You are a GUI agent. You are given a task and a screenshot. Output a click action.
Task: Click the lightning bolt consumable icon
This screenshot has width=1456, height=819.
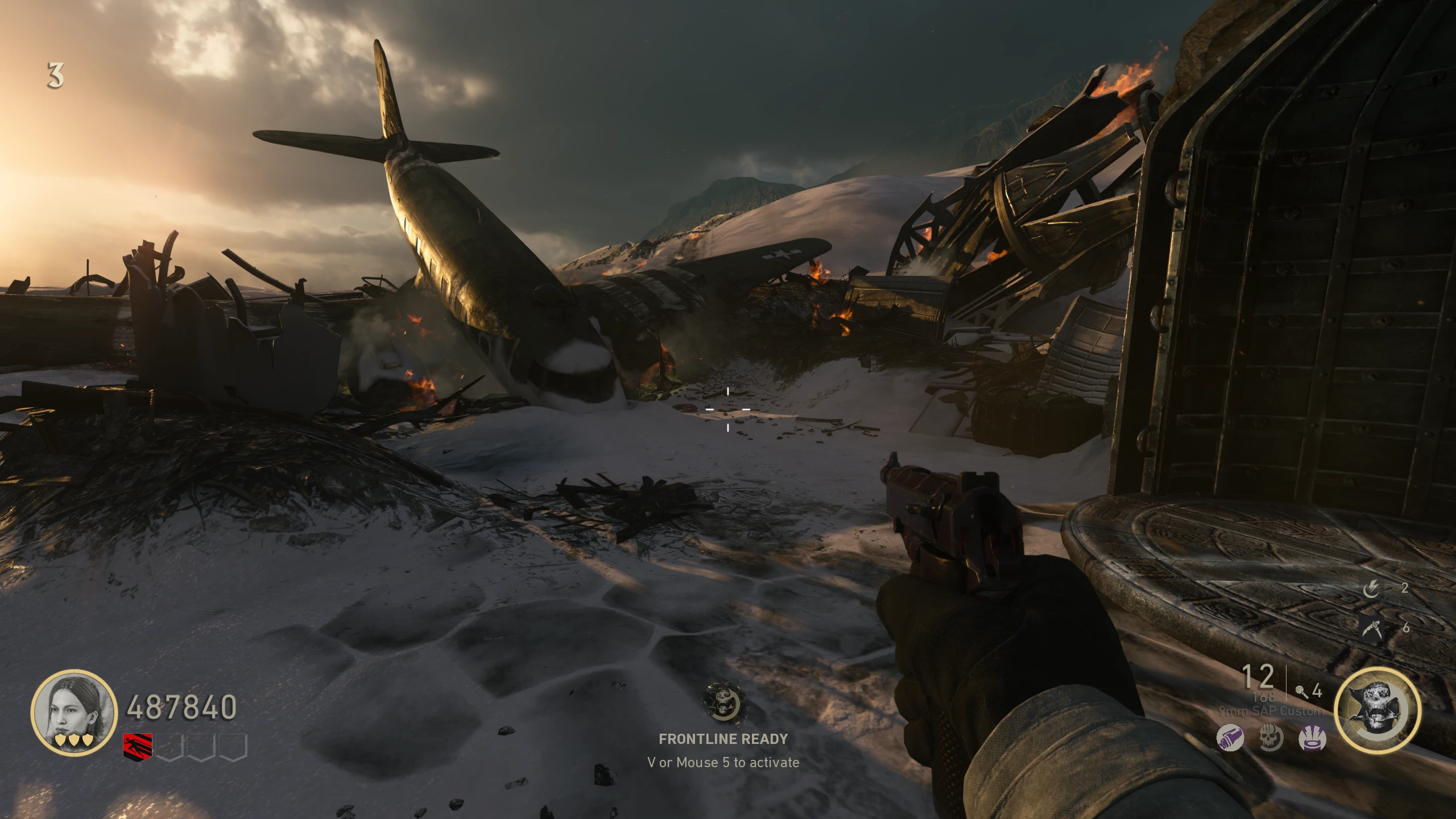pos(1371,588)
